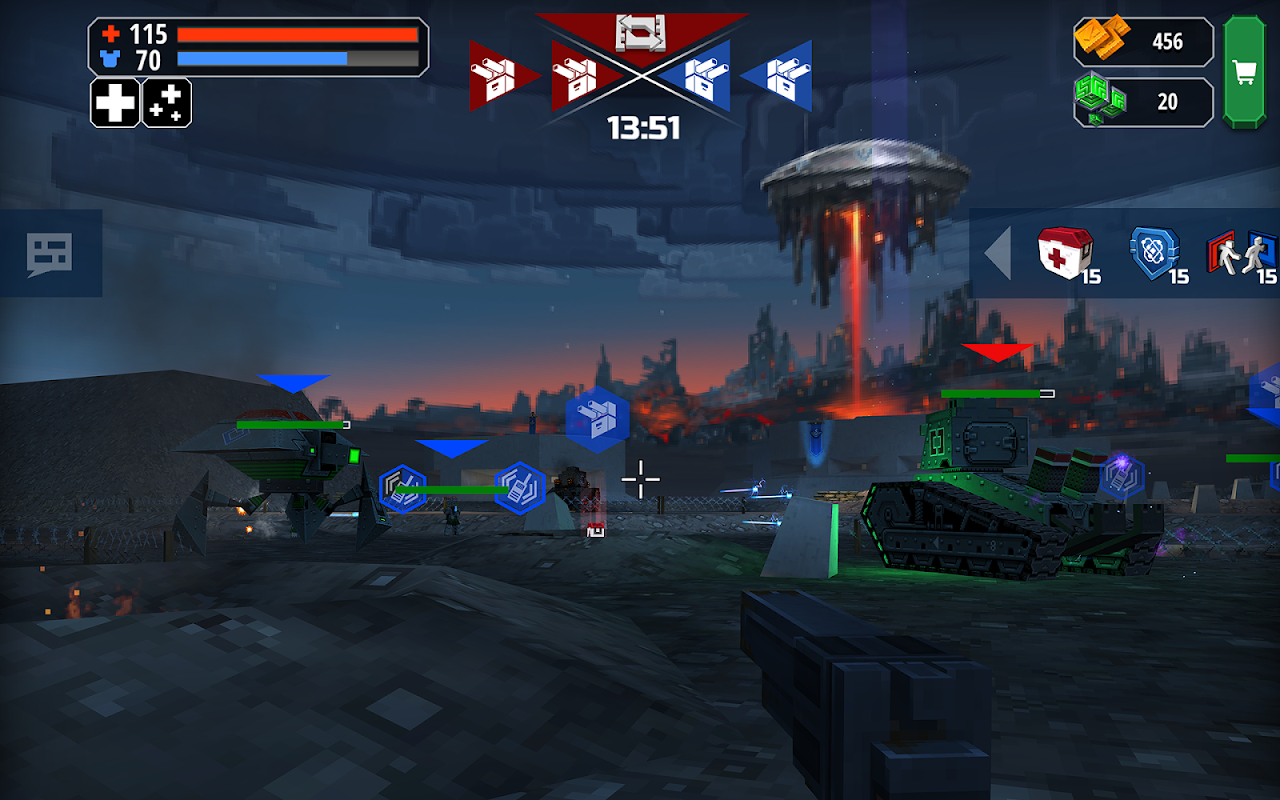
Task: Use the running figures door consumable
Action: tap(1240, 255)
